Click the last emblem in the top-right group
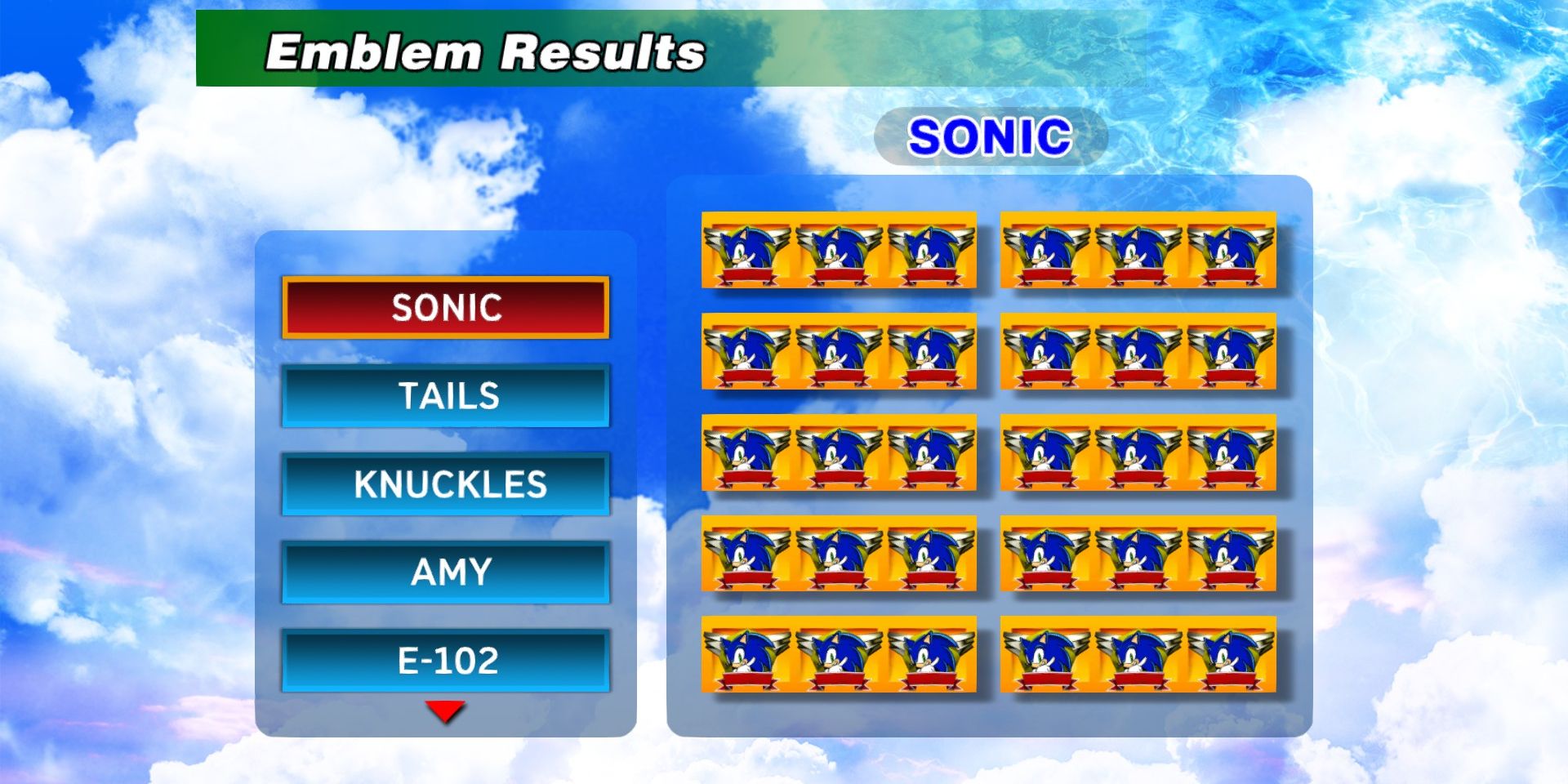 point(1229,253)
